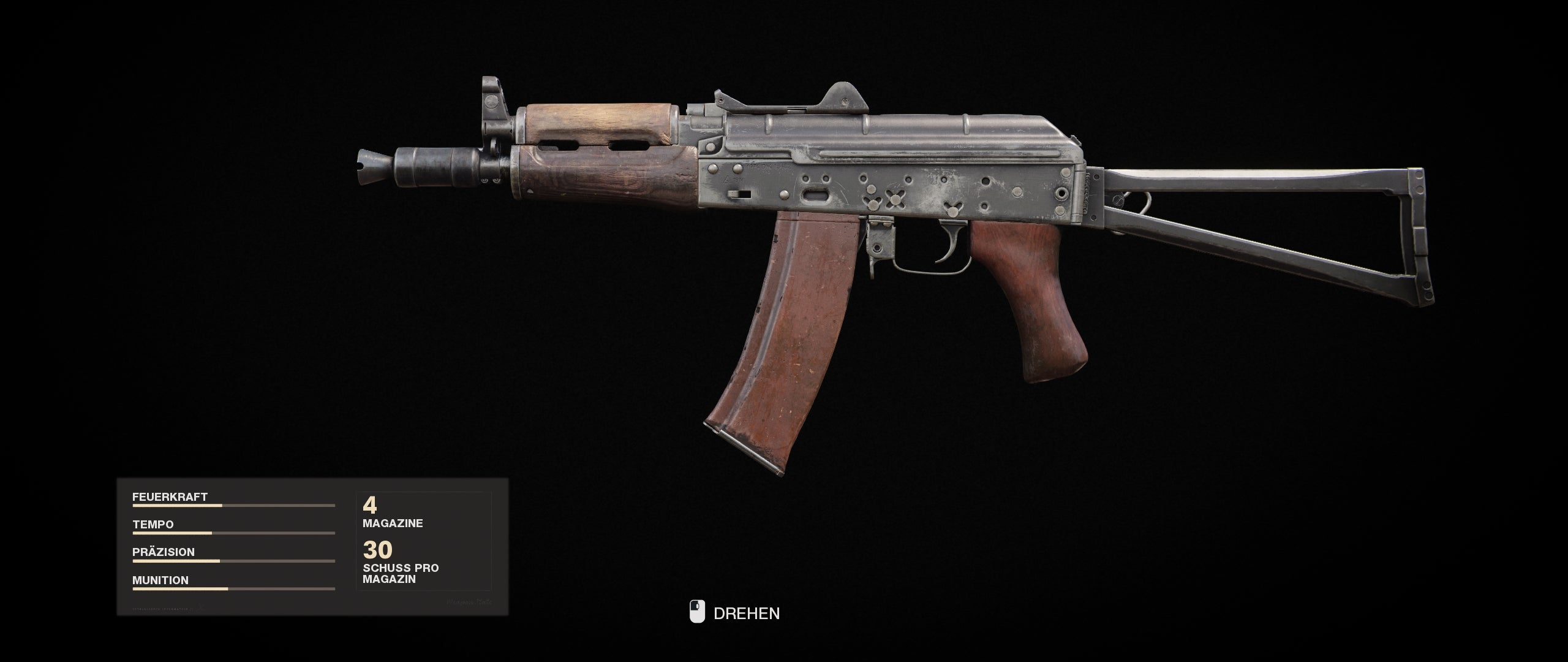
Task: Click the mouse icon beside DREHEN
Action: (x=697, y=612)
